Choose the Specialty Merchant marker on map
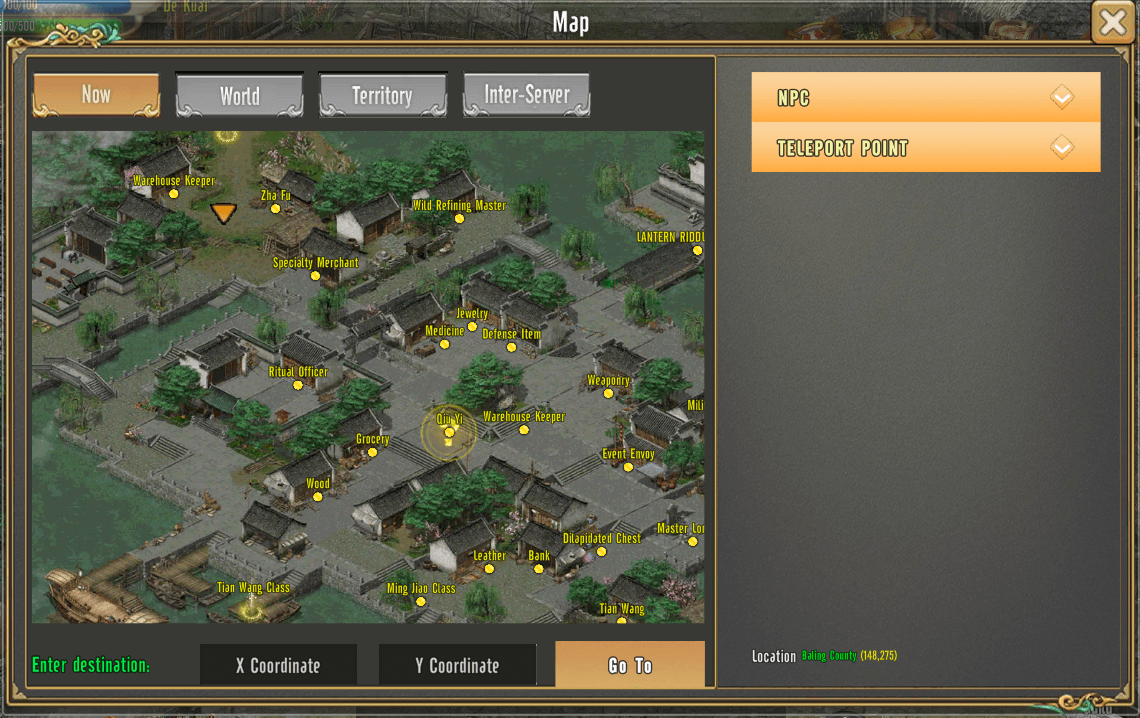This screenshot has width=1140, height=718. pos(315,276)
